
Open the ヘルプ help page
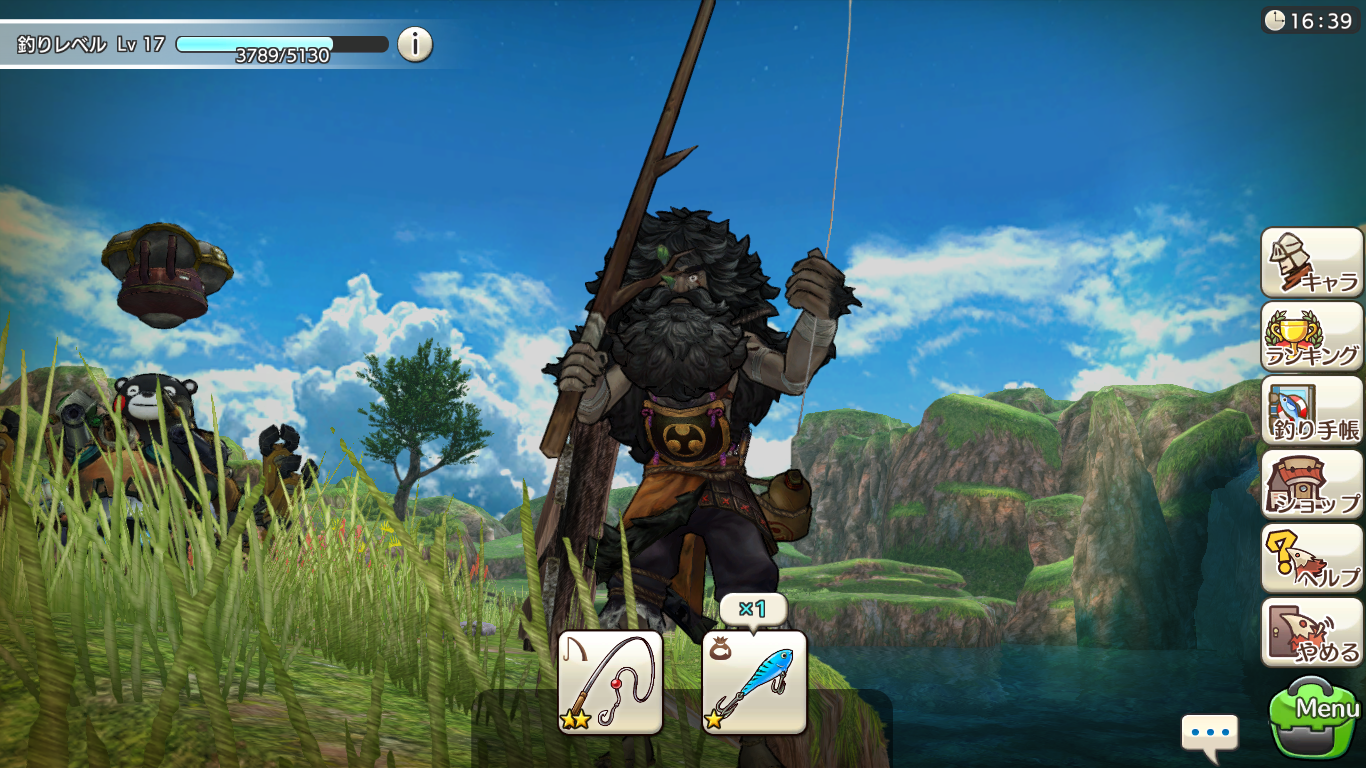1312,558
